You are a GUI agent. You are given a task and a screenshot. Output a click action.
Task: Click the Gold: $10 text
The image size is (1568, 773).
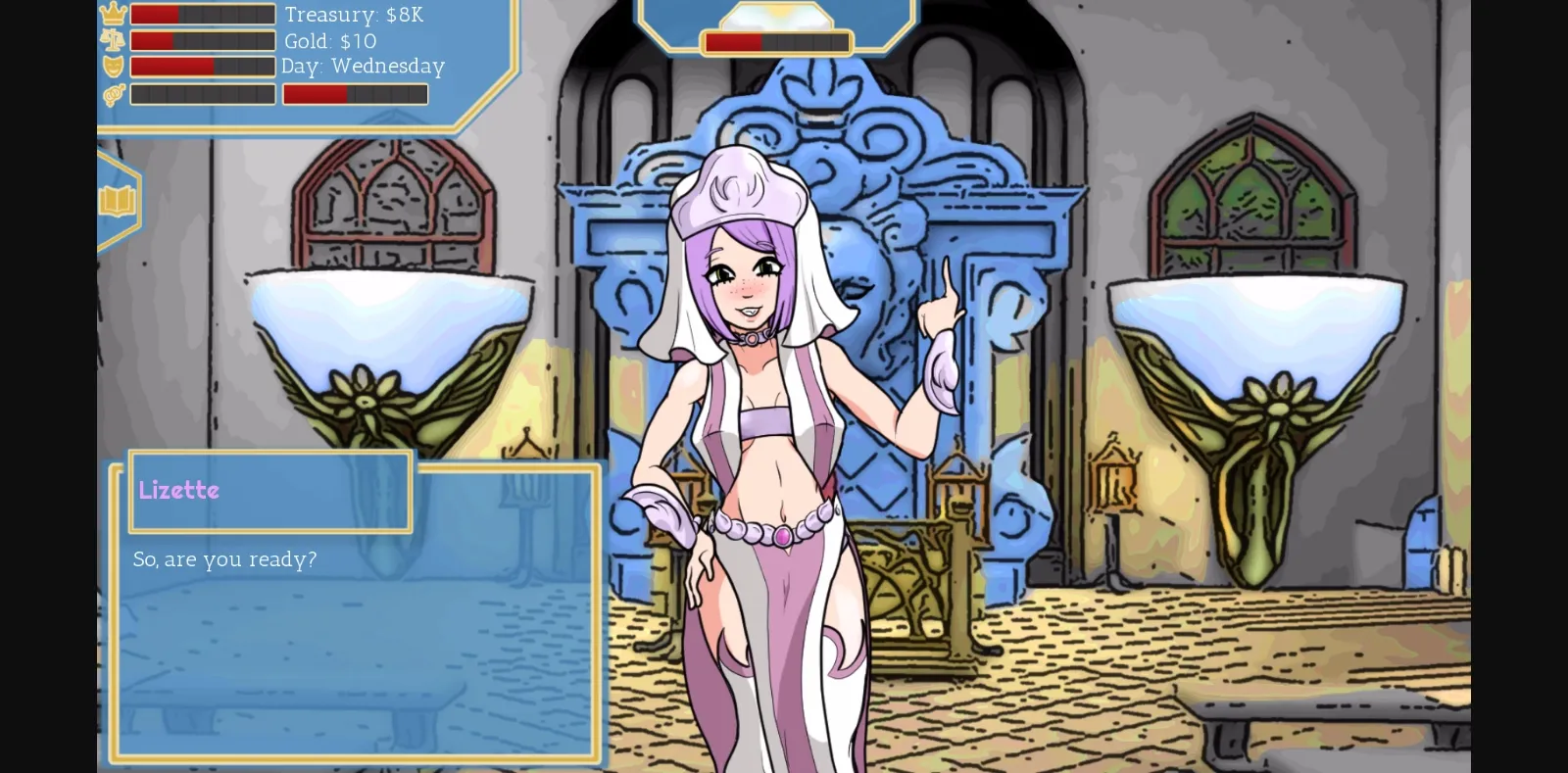[x=327, y=41]
